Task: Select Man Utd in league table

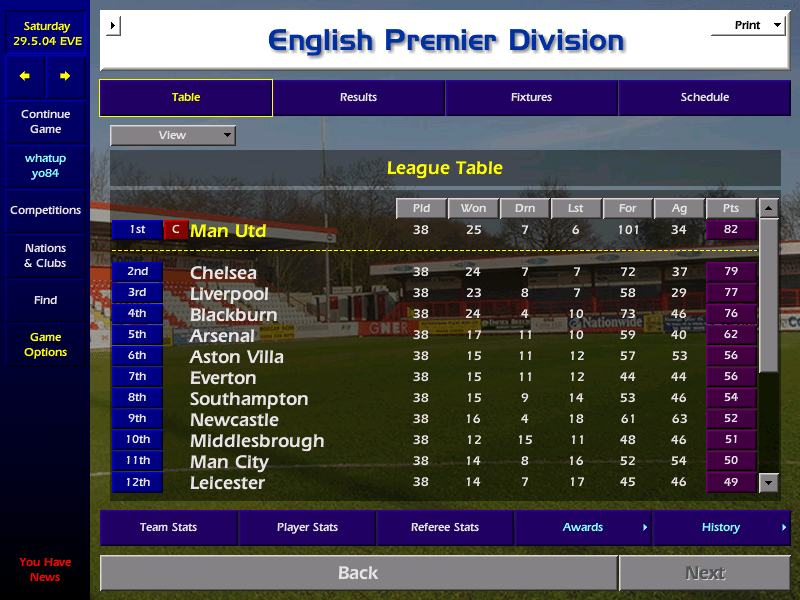Action: pyautogui.click(x=228, y=231)
